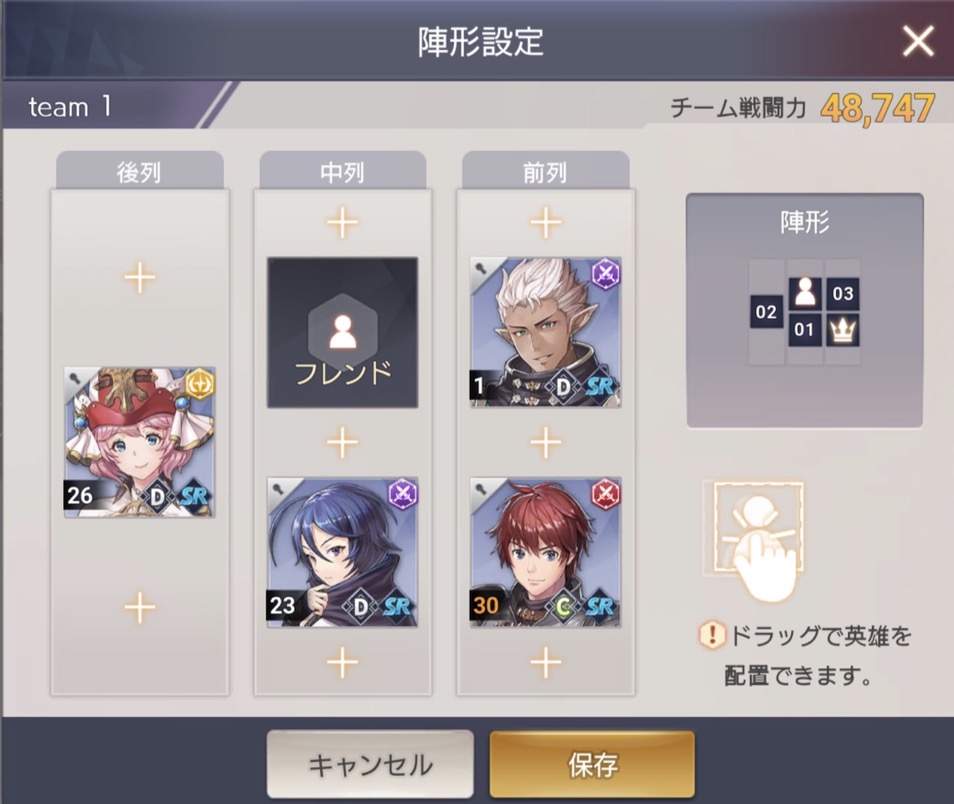Select the blue-haired level 23 hero
The width and height of the screenshot is (954, 804).
[342, 552]
